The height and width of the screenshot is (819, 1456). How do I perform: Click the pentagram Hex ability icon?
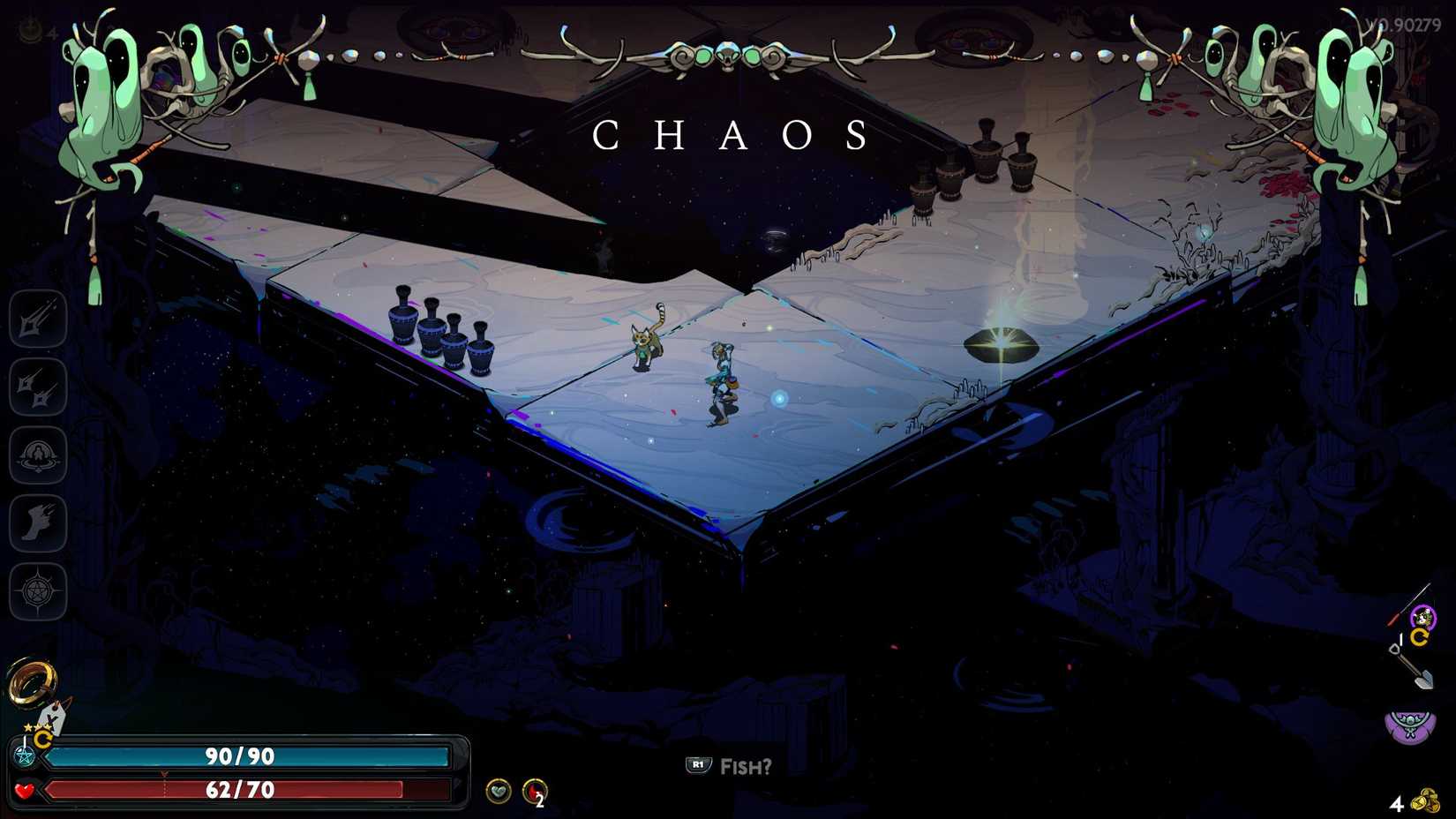pos(37,590)
